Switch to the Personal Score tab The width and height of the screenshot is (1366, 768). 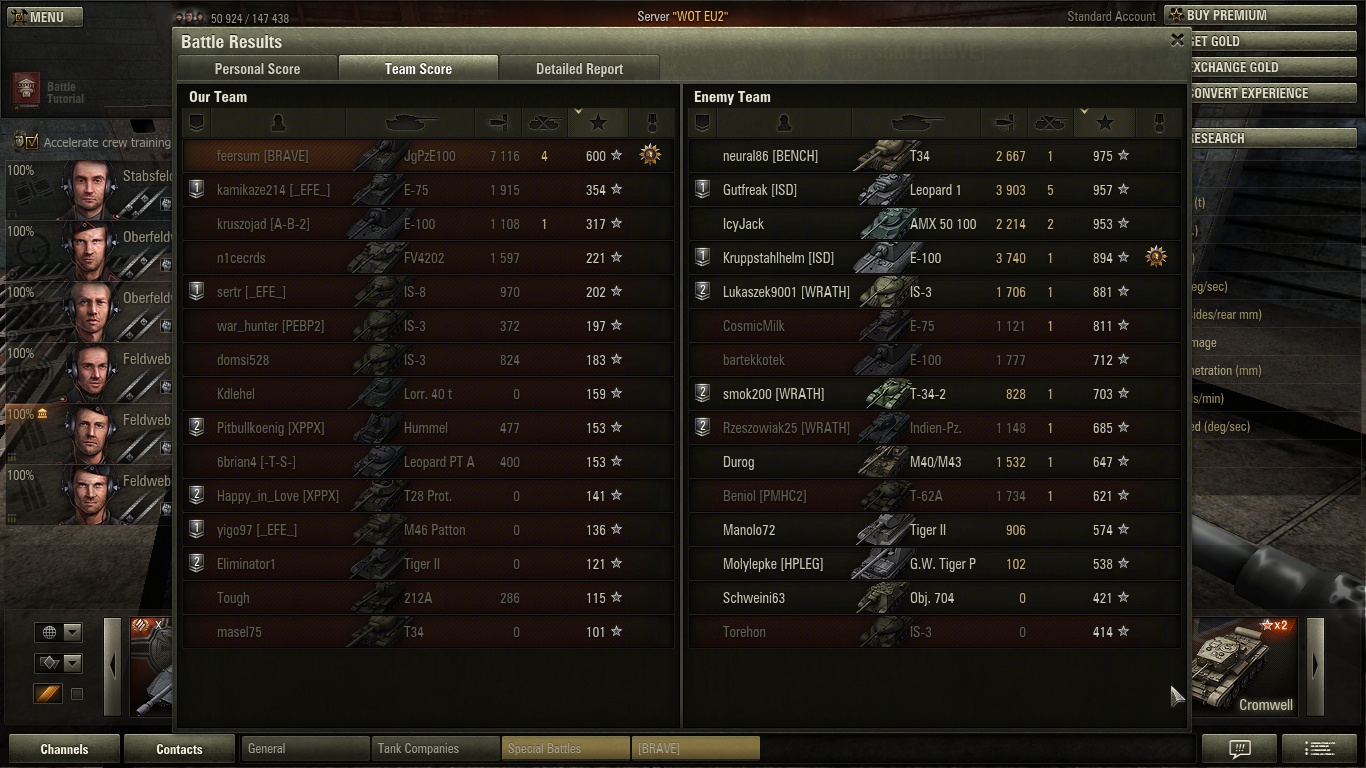[x=257, y=69]
